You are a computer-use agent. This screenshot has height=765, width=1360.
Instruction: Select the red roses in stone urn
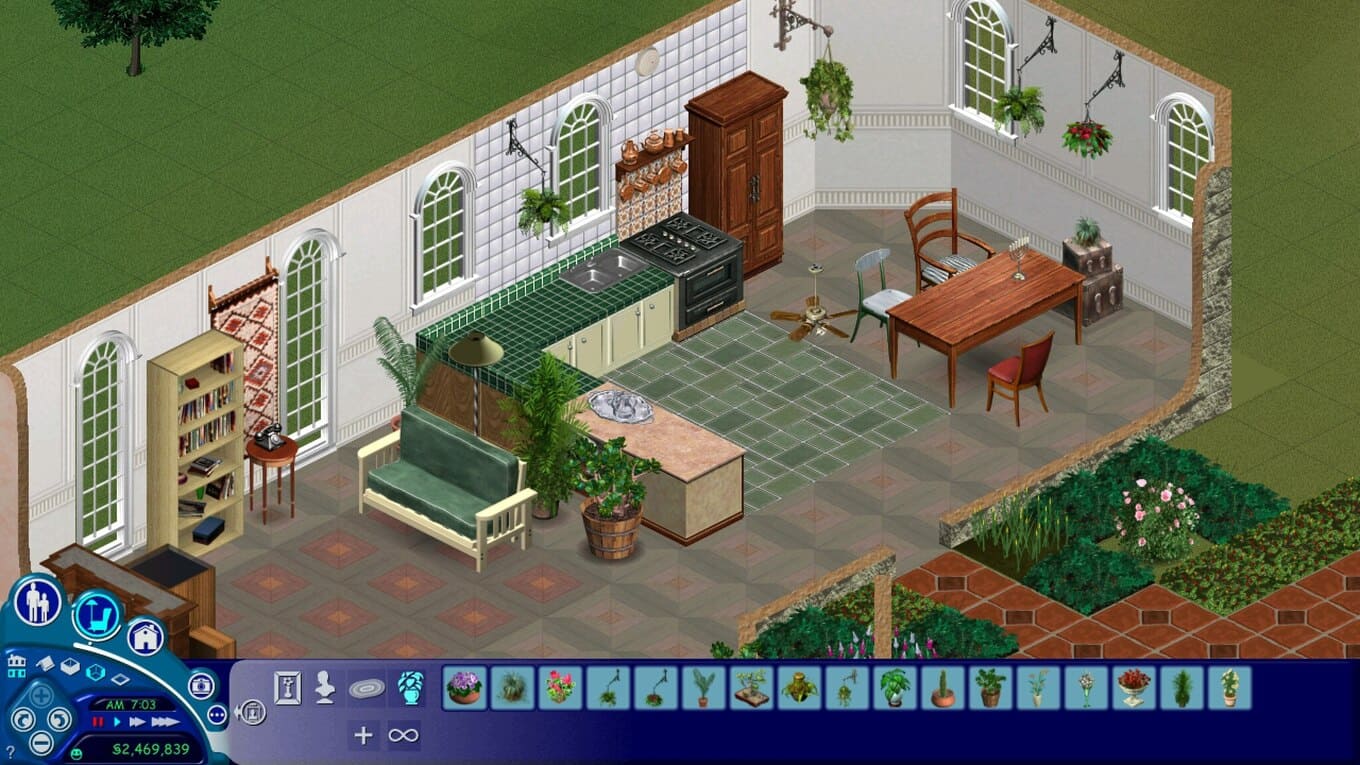(1135, 688)
